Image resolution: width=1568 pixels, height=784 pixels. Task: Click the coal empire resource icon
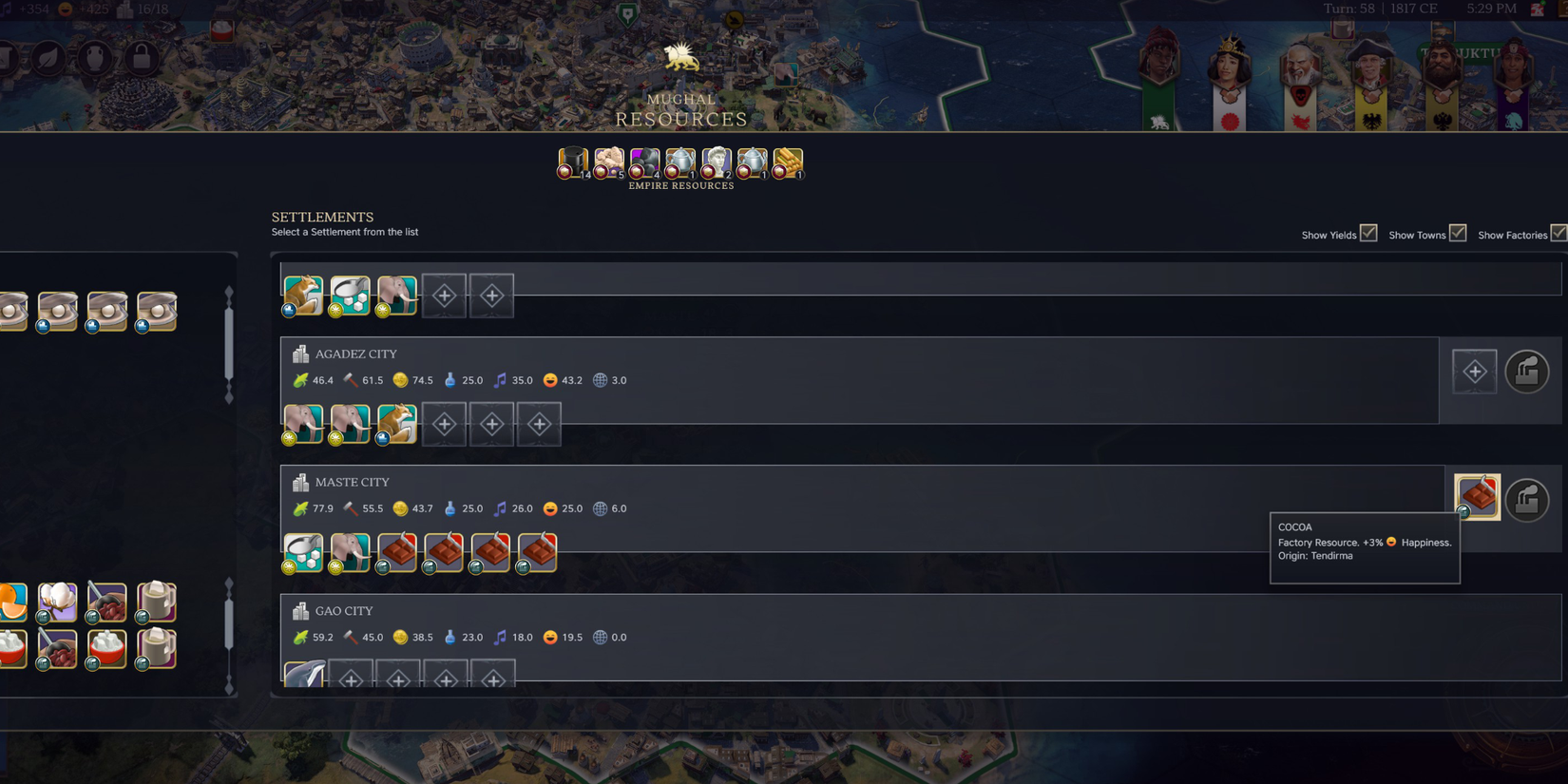point(645,163)
